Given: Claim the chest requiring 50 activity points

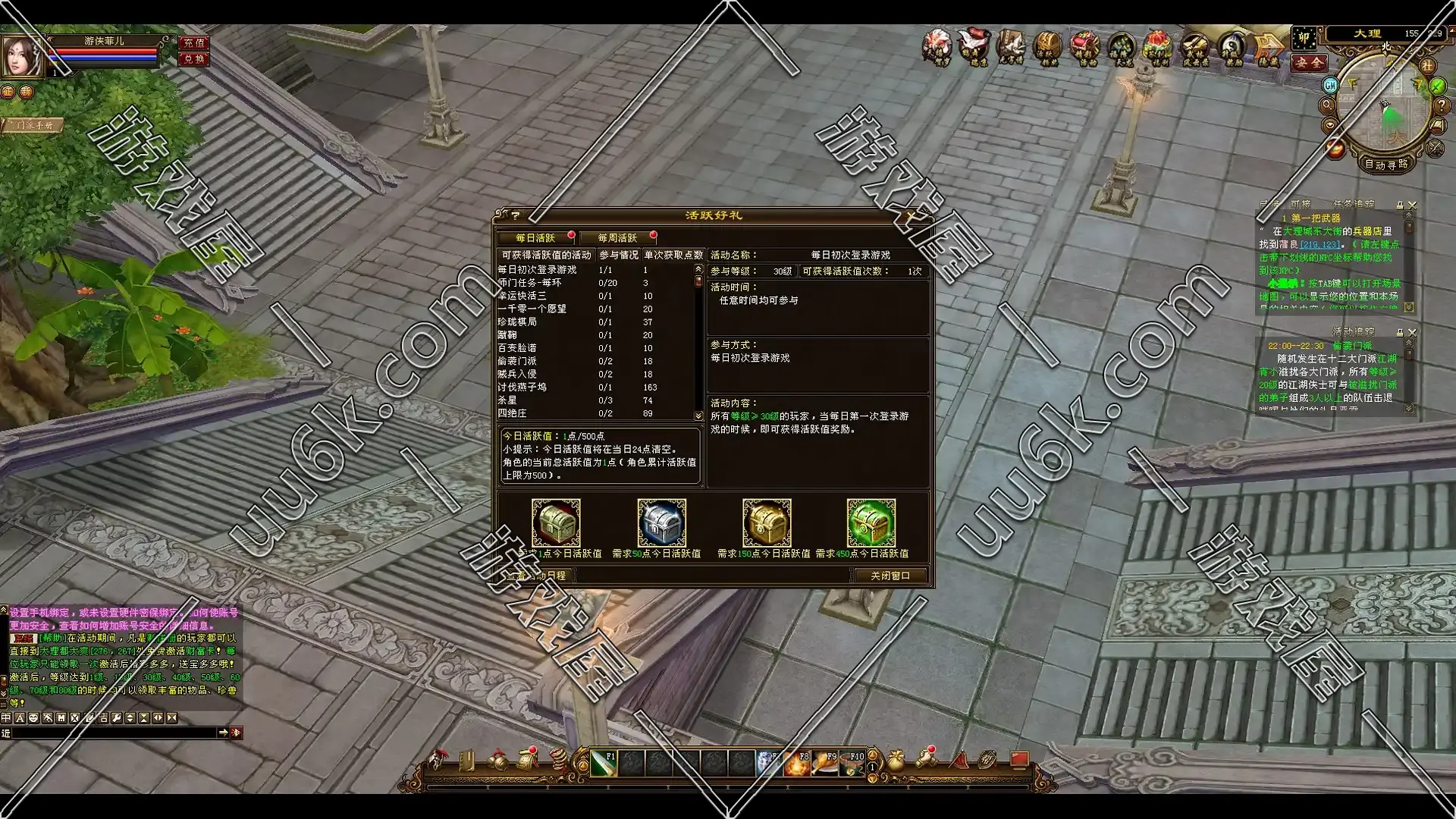Looking at the screenshot, I should 661,522.
